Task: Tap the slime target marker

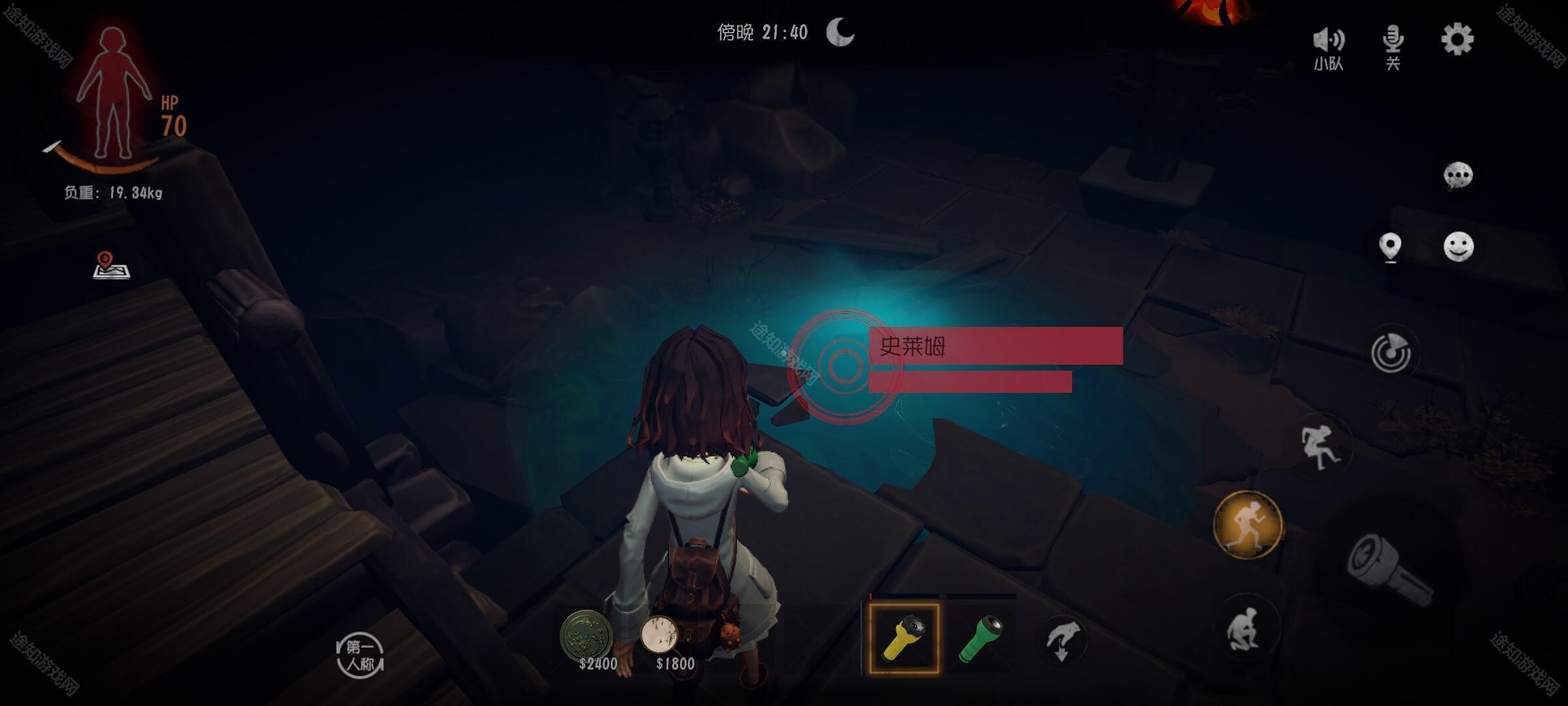Action: 844,366
